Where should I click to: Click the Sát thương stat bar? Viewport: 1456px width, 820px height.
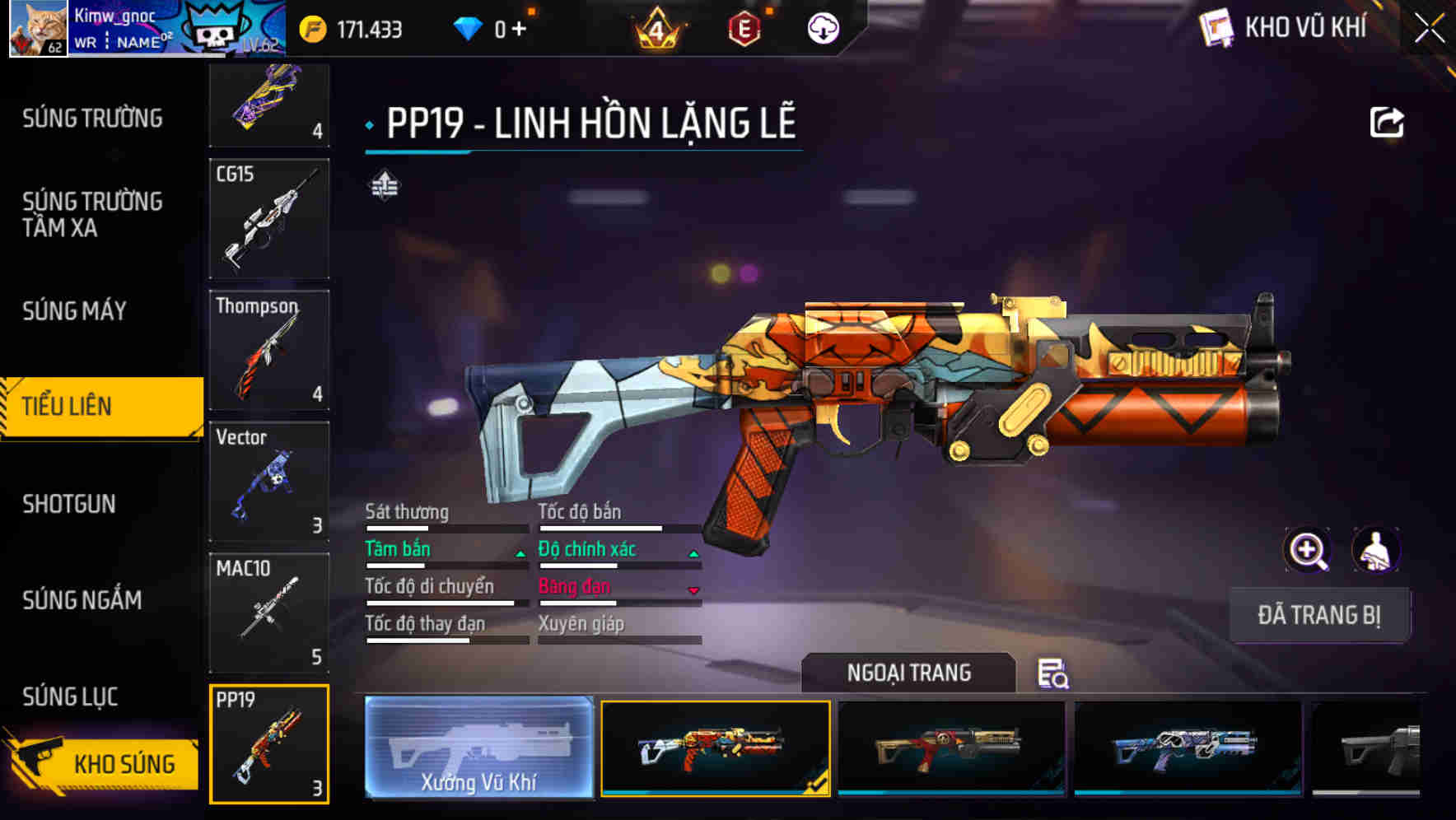pos(445,527)
